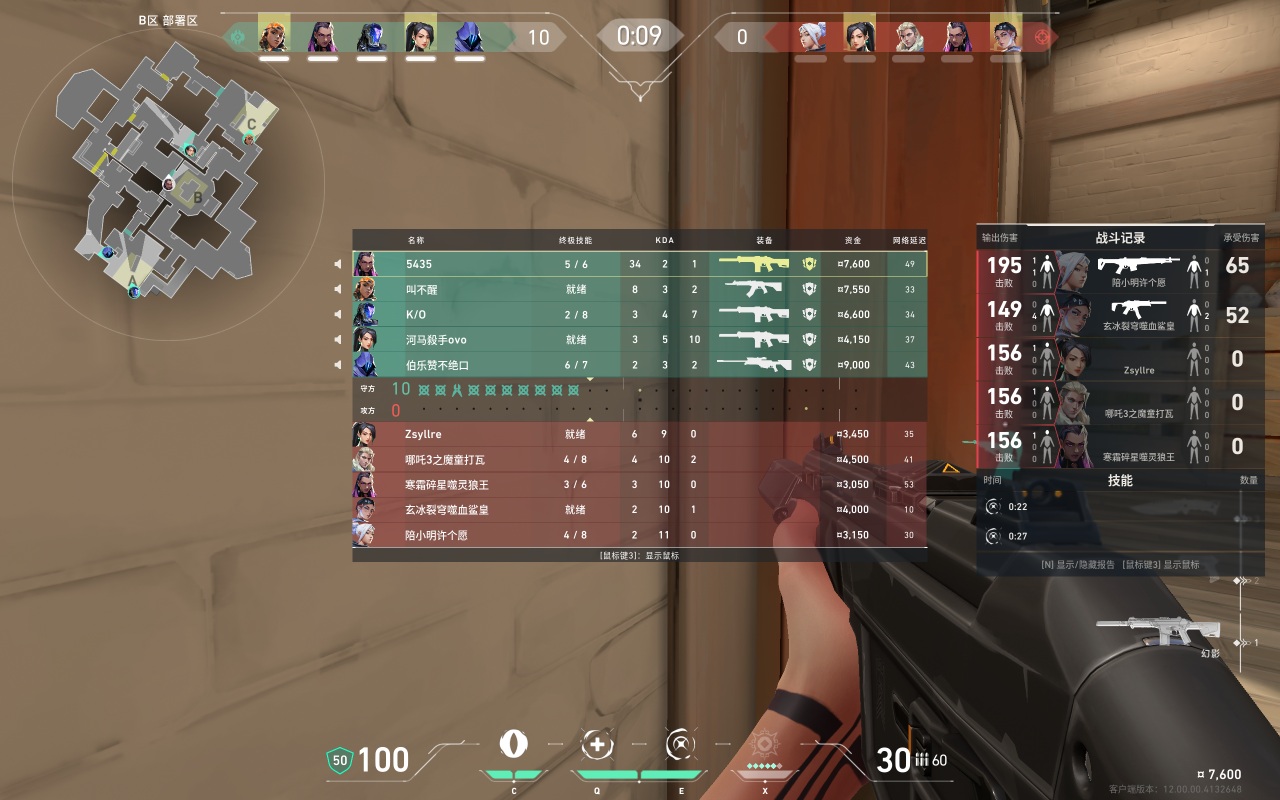Select 哪吒3之魔童打瓦 in the scoreboard list
The height and width of the screenshot is (800, 1280).
[x=640, y=460]
